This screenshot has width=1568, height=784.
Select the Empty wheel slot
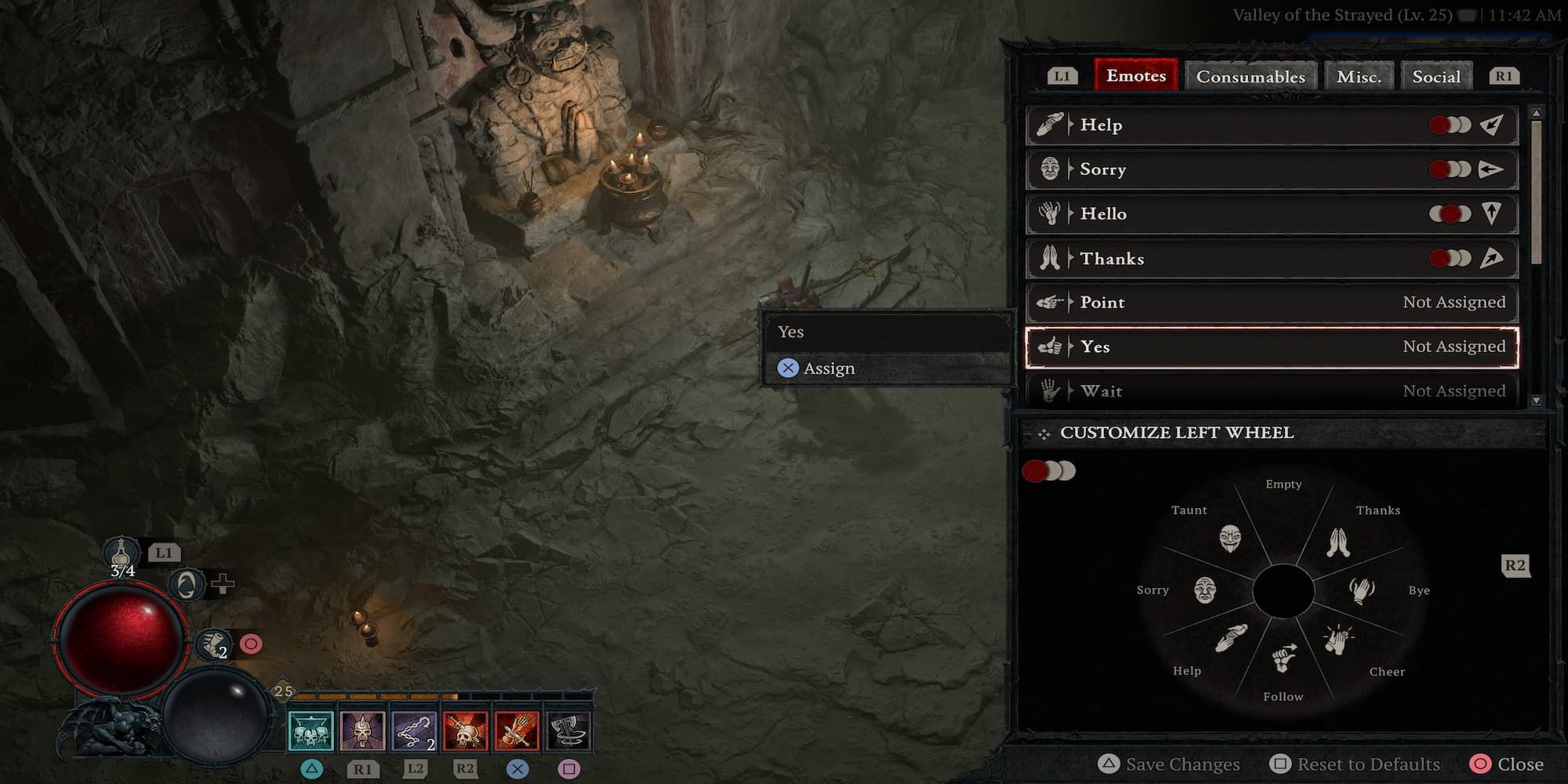pos(1283,517)
